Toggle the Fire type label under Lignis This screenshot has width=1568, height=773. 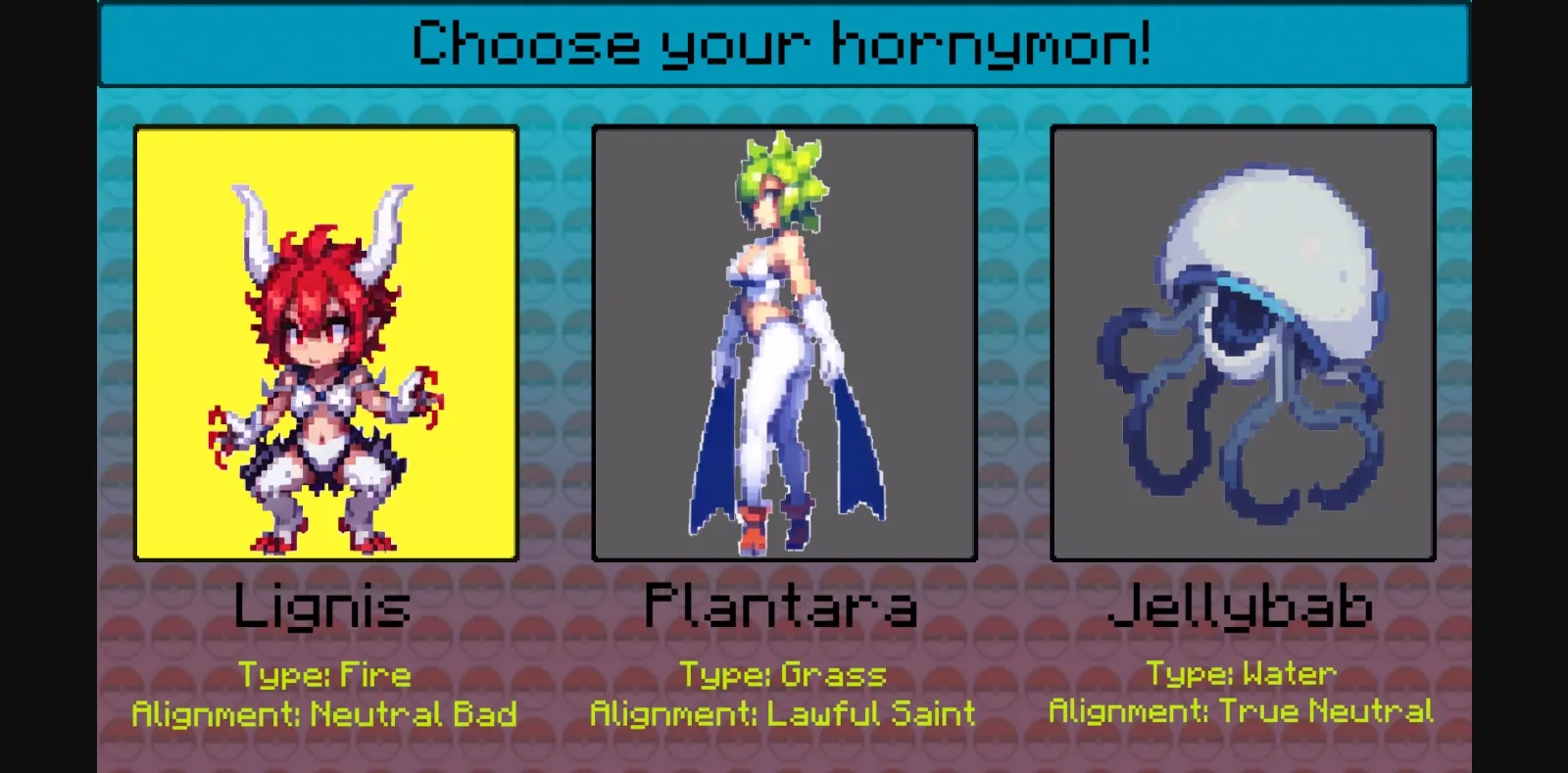coord(324,674)
